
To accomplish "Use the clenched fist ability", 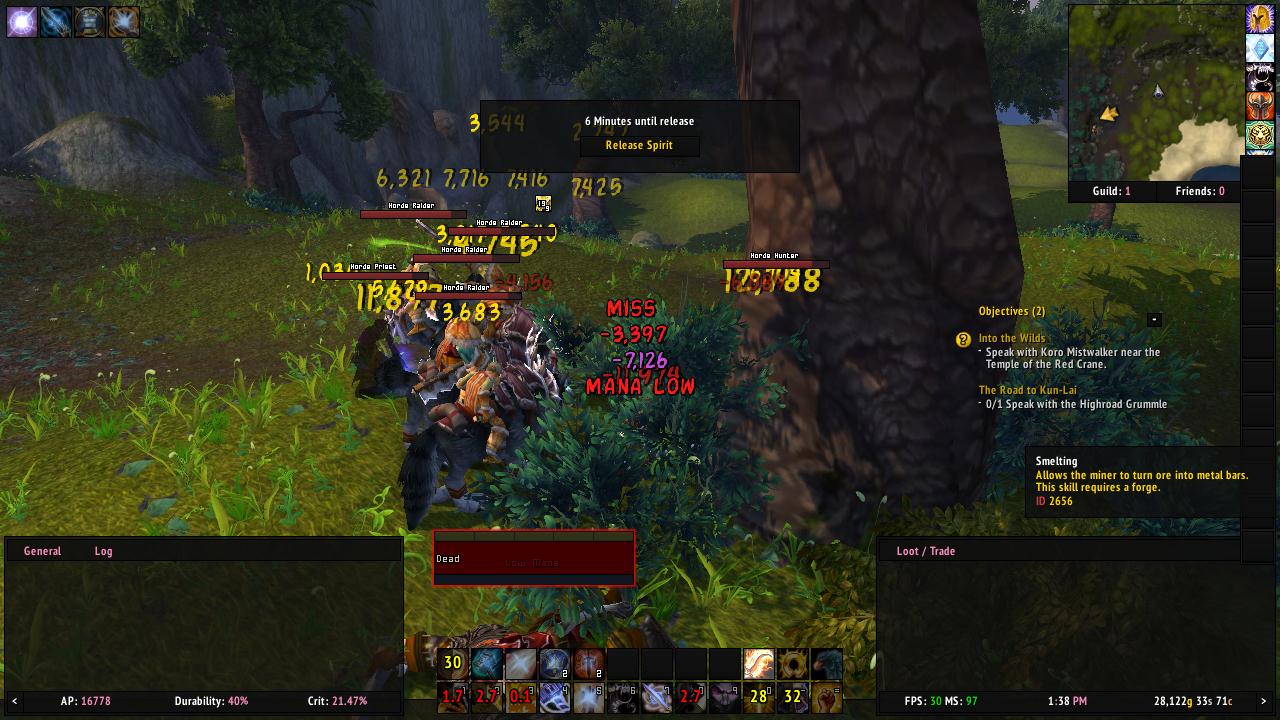I will coord(826,696).
